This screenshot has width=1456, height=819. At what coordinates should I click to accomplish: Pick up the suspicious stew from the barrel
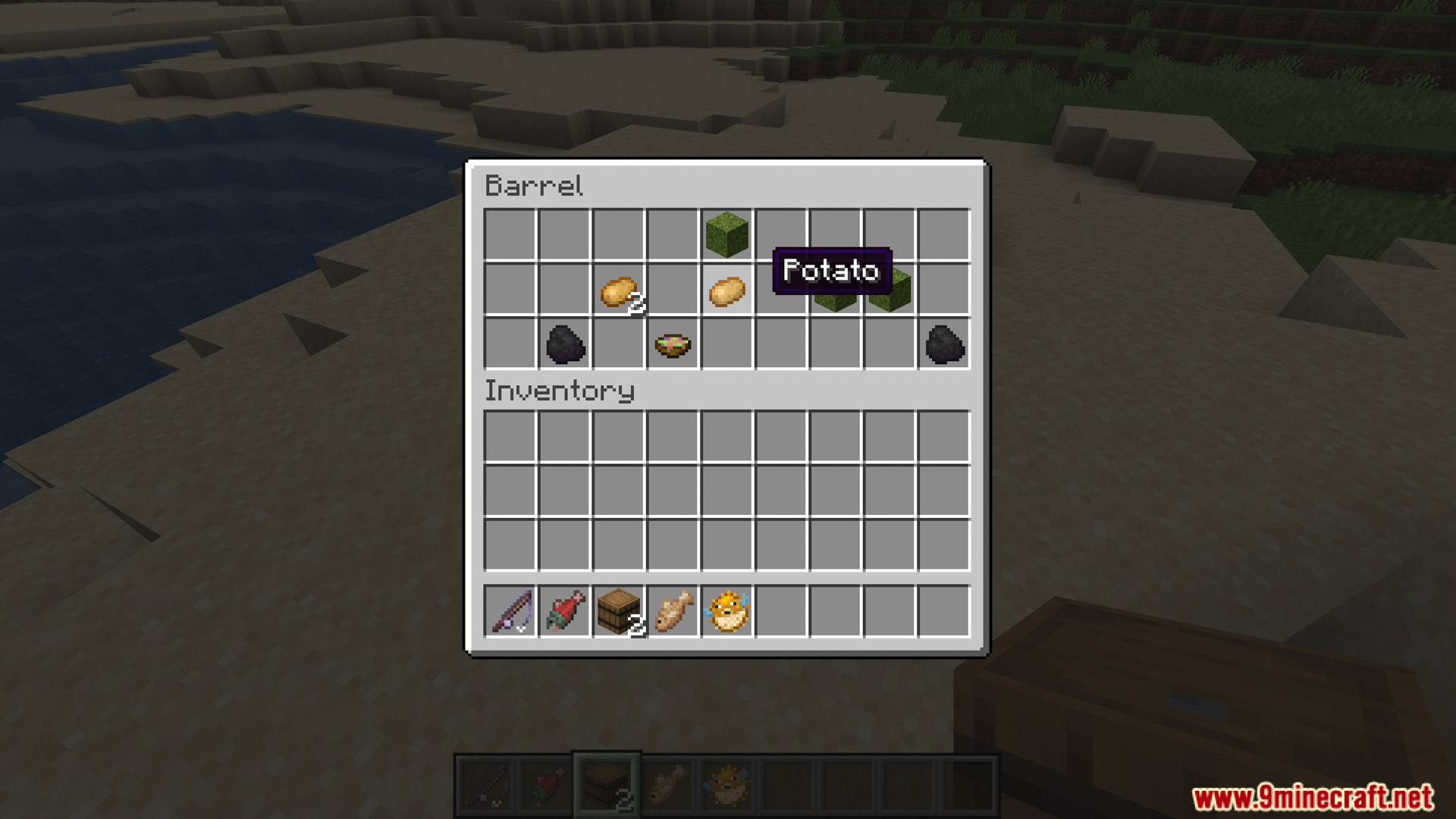pos(674,345)
